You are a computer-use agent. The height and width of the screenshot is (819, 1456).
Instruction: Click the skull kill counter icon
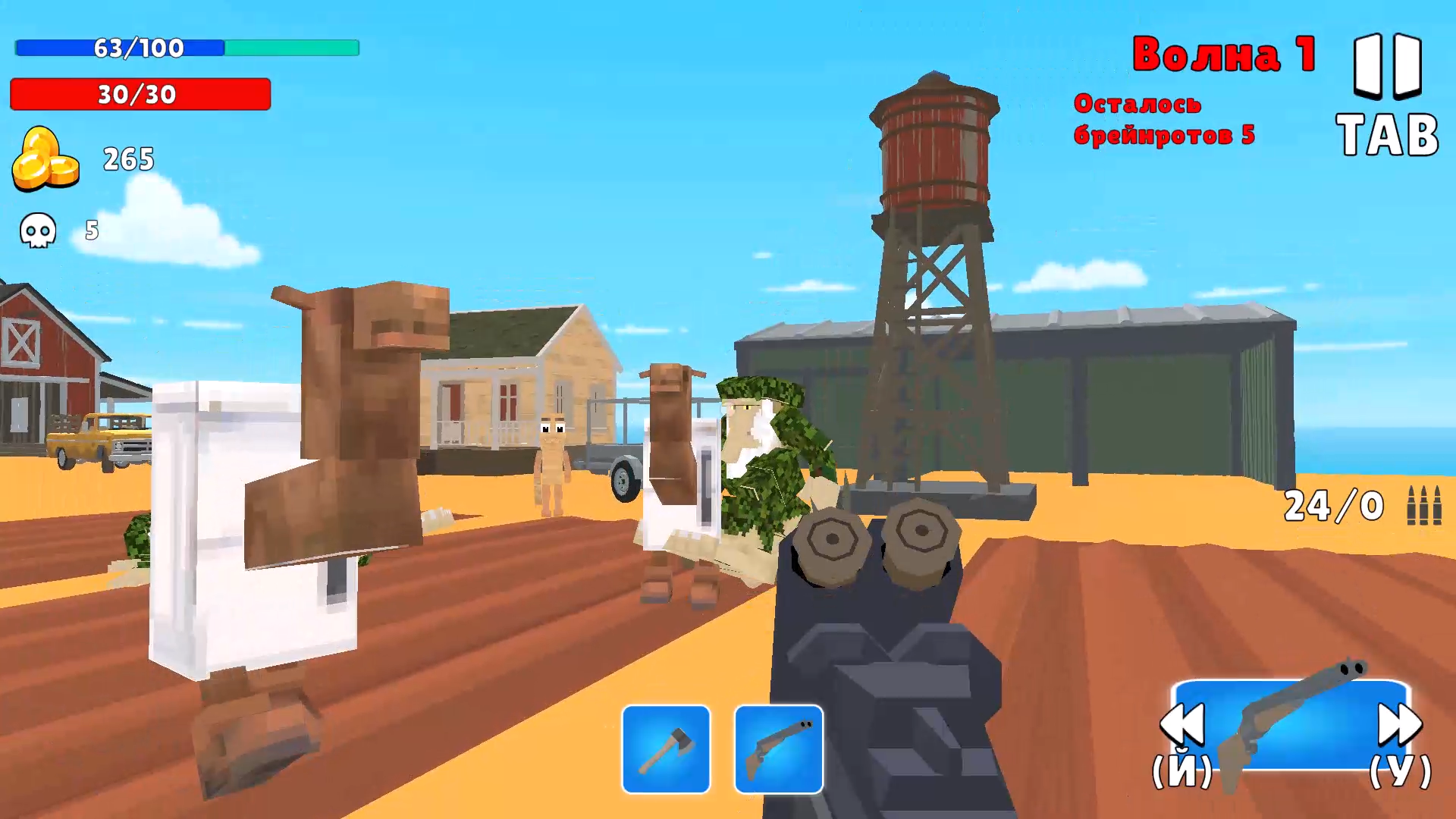coord(36,231)
